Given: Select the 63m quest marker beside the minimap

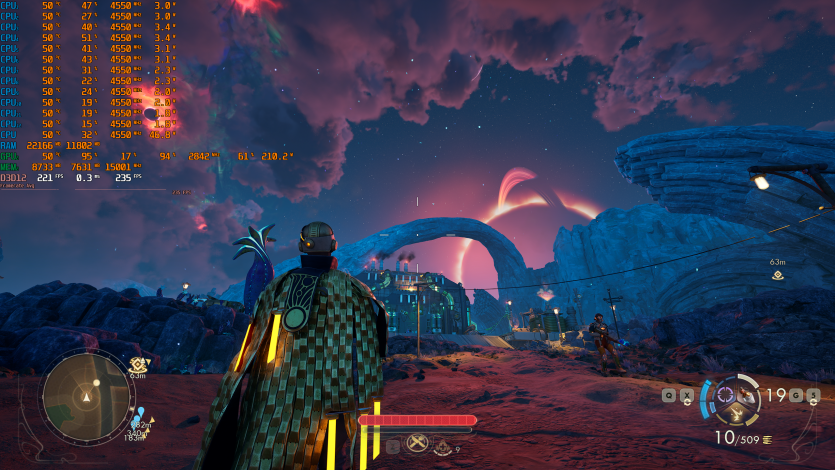Looking at the screenshot, I should [x=139, y=365].
